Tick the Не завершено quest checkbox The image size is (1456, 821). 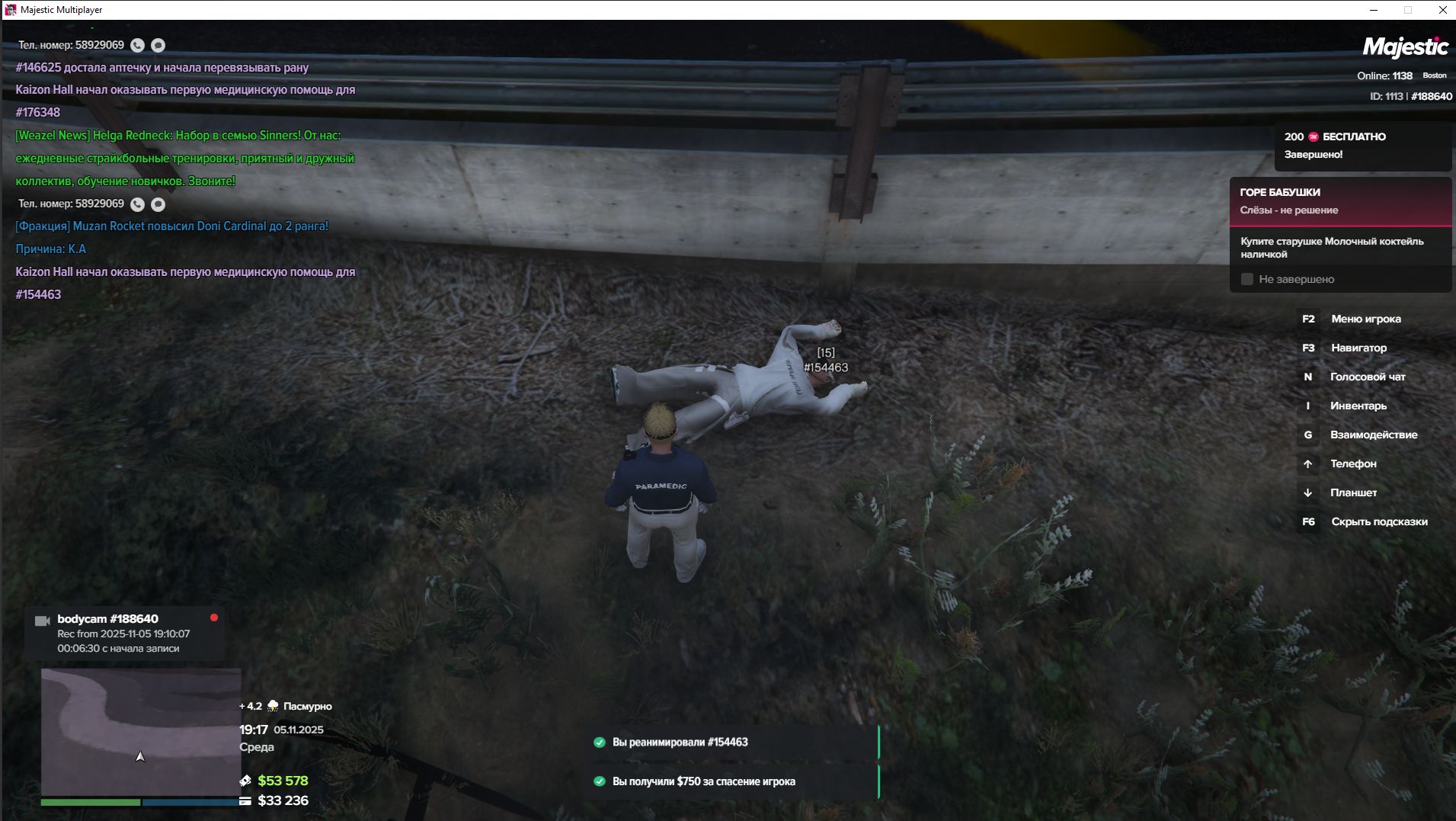tap(1247, 280)
